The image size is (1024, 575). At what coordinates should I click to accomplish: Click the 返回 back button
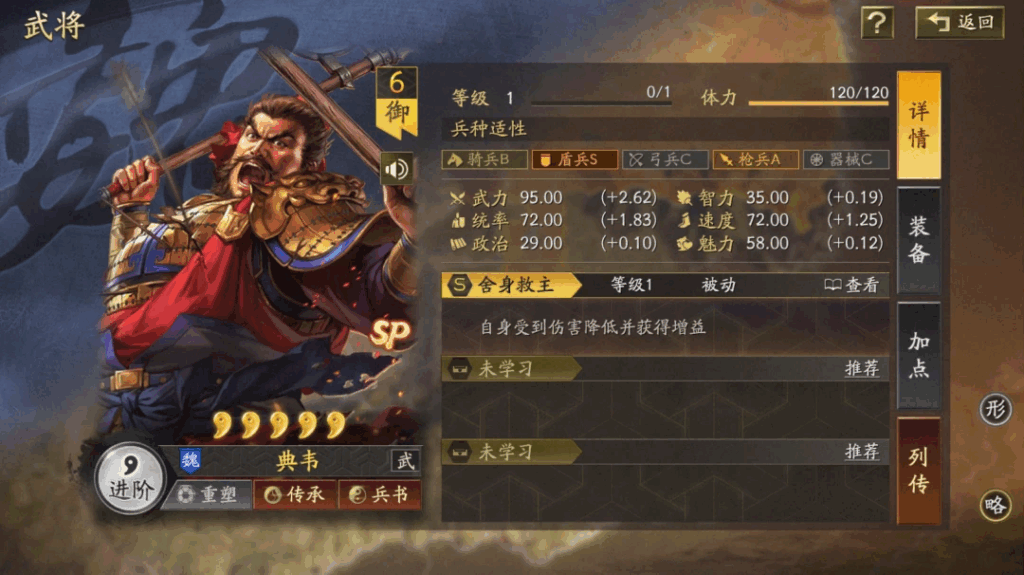click(x=960, y=22)
